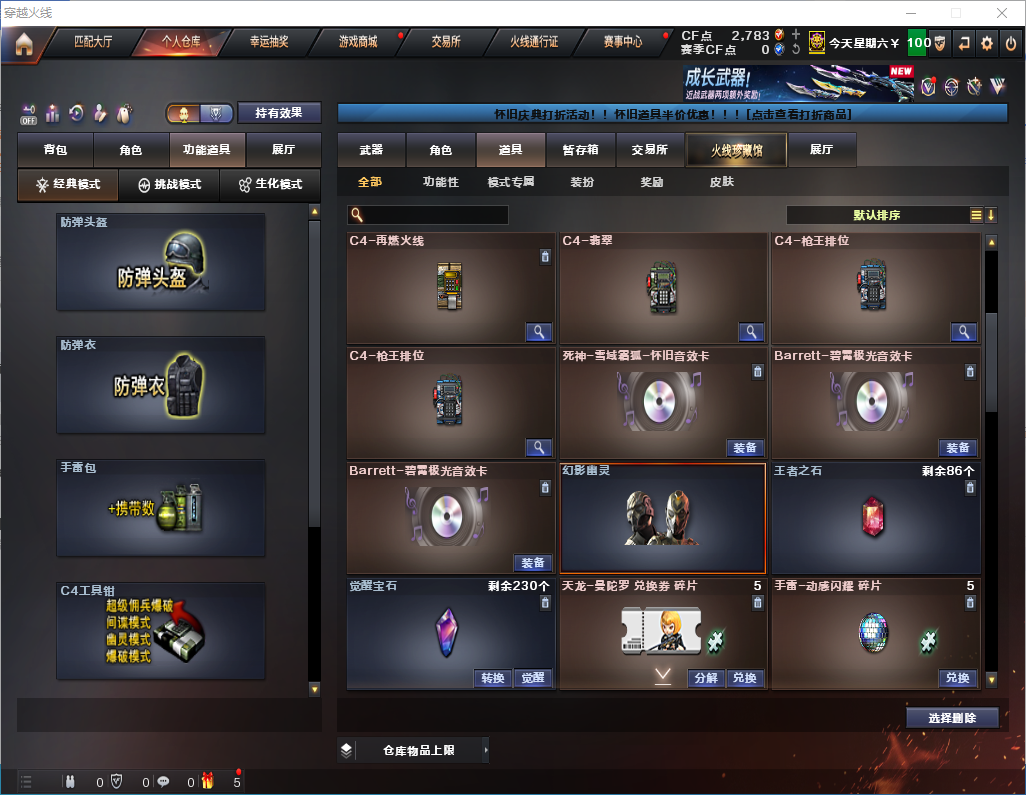The image size is (1026, 795).
Task: Filter items by 皮肤 skins
Action: pos(721,182)
